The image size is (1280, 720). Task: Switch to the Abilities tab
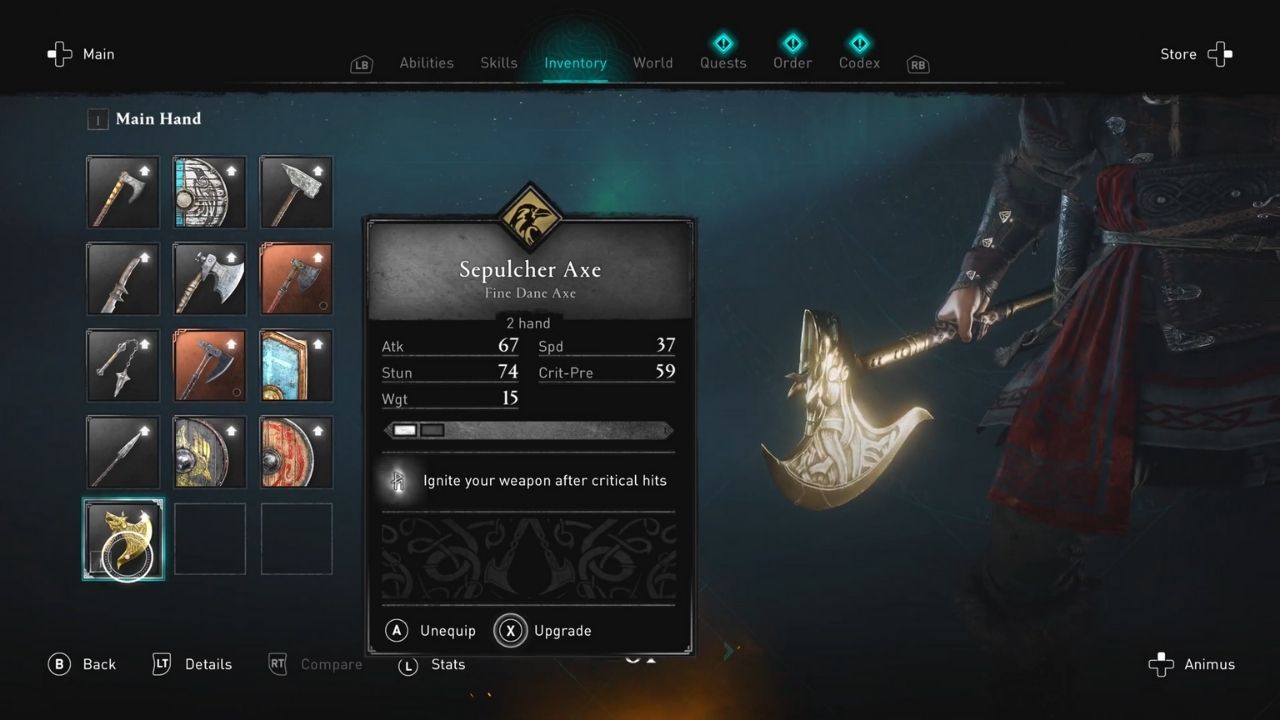(426, 63)
